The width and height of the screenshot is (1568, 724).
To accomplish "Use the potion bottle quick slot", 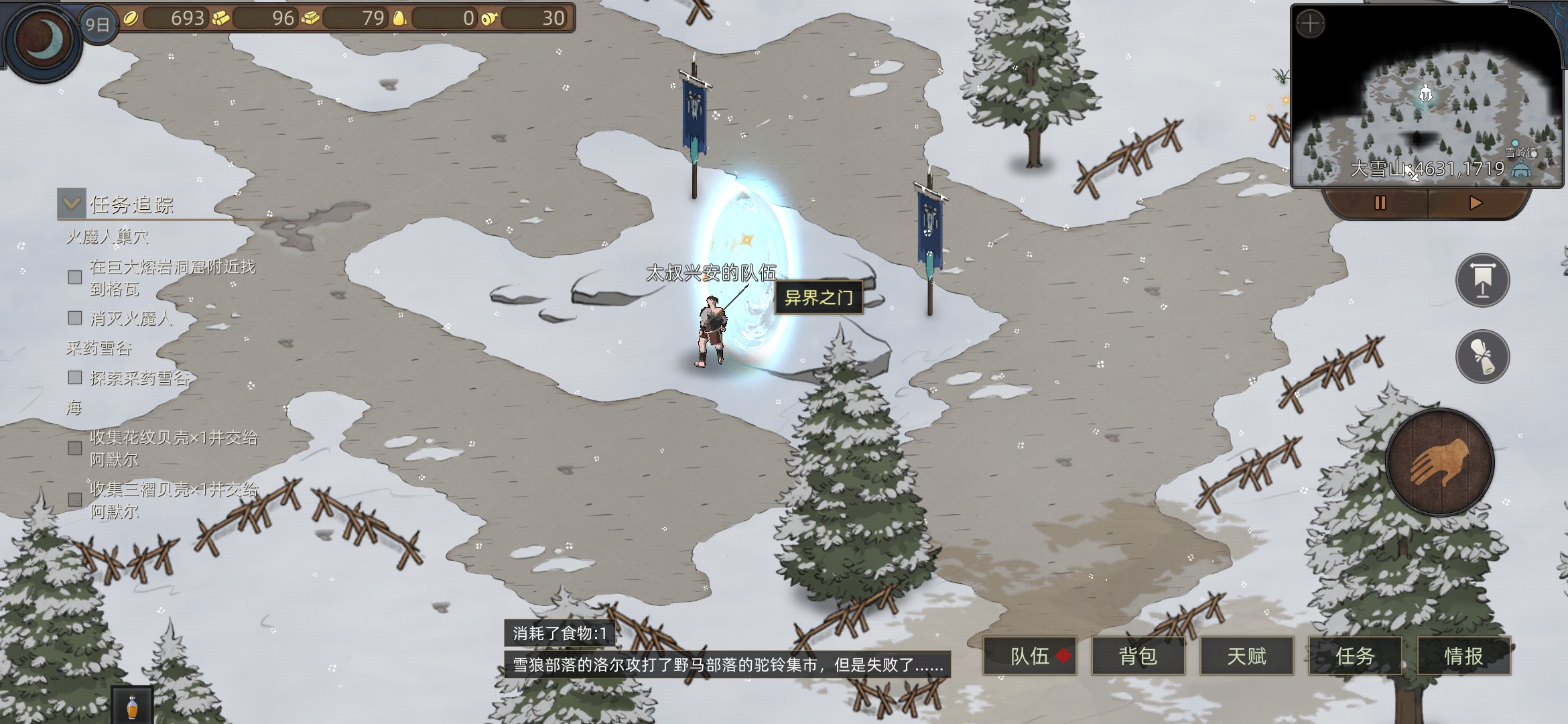I will (x=132, y=706).
